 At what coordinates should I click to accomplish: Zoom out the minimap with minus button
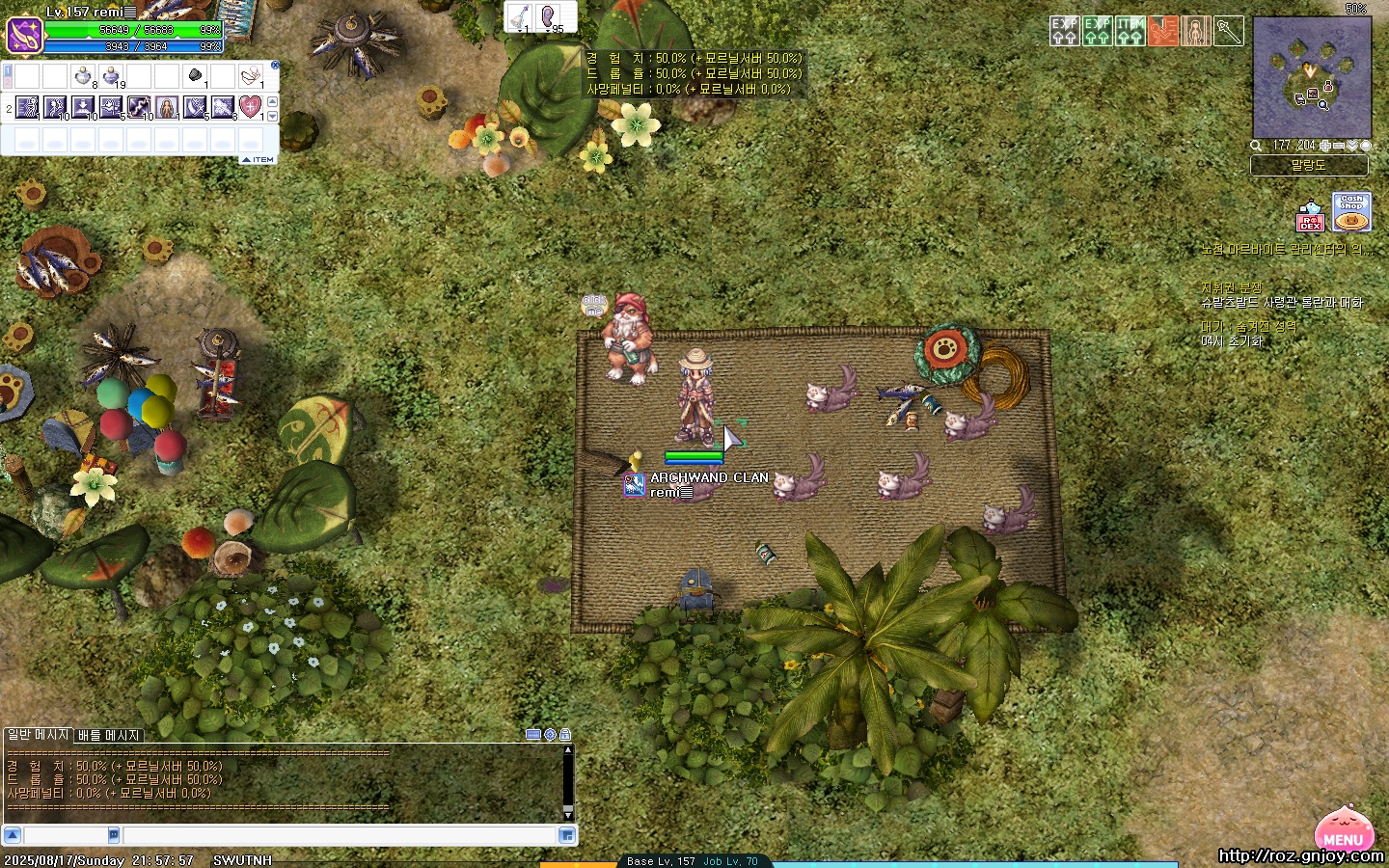(1339, 146)
